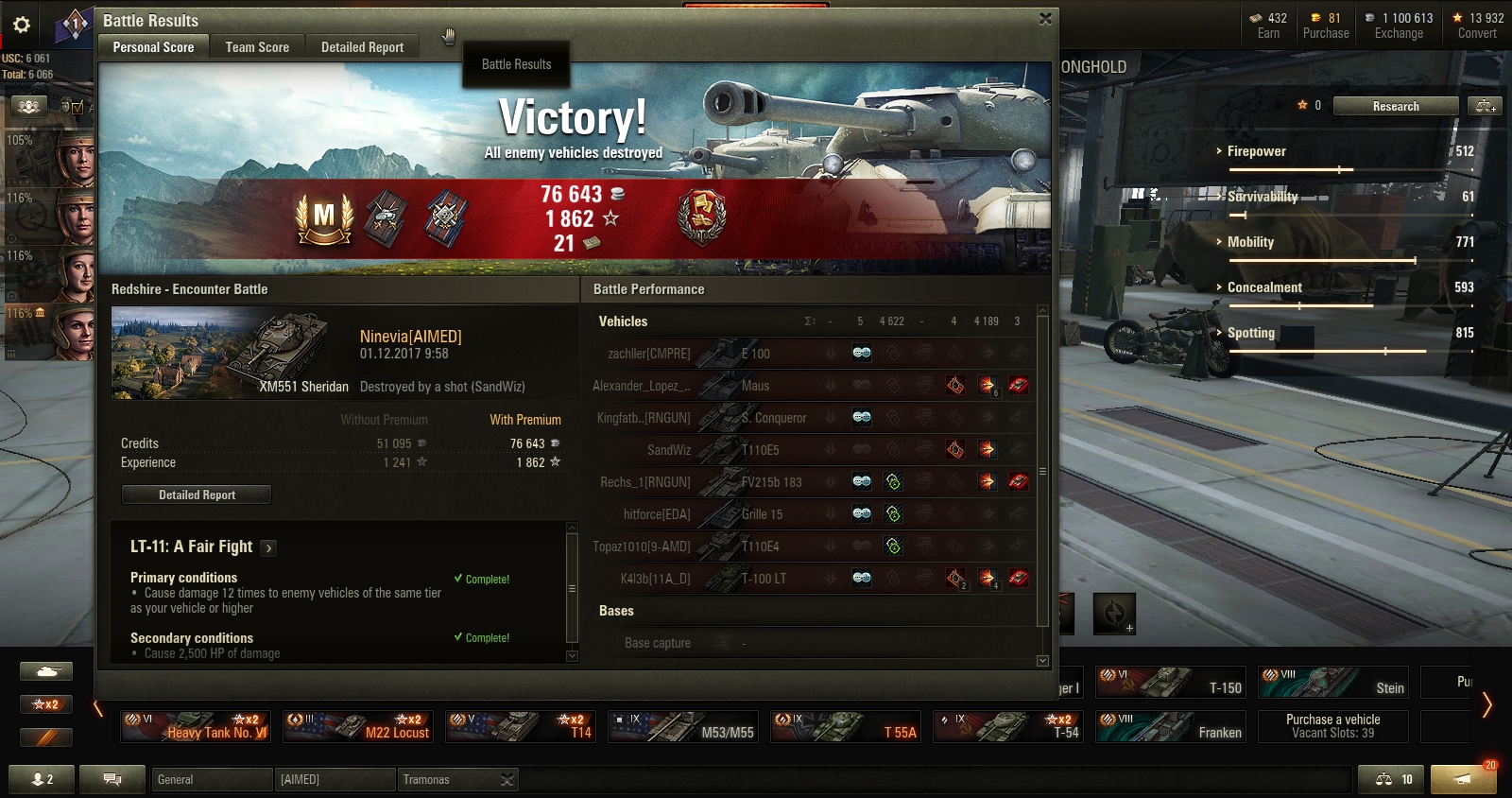This screenshot has width=1512, height=798.
Task: Click Purchase gold button
Action: (1325, 26)
